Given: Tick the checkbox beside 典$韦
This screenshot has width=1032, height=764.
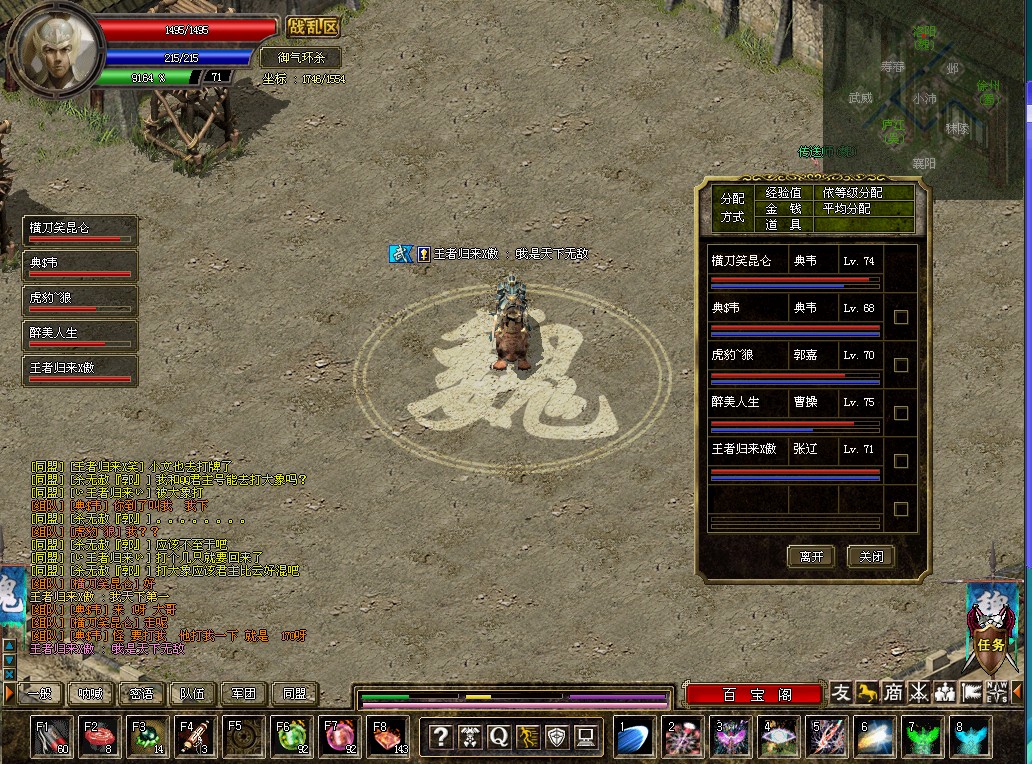Looking at the screenshot, I should (x=901, y=317).
